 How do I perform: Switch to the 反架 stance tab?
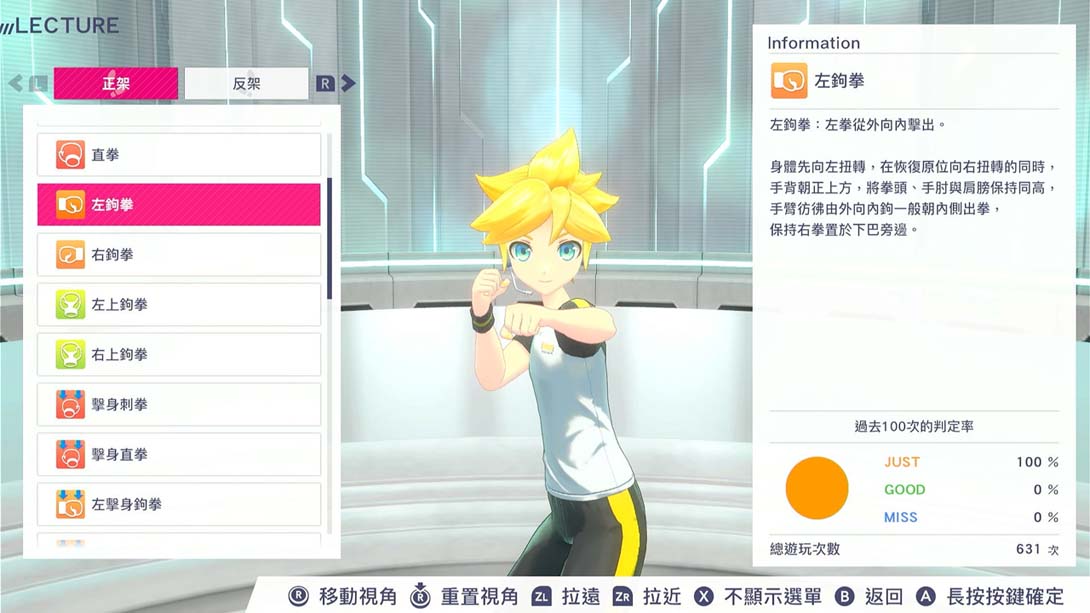pyautogui.click(x=246, y=84)
